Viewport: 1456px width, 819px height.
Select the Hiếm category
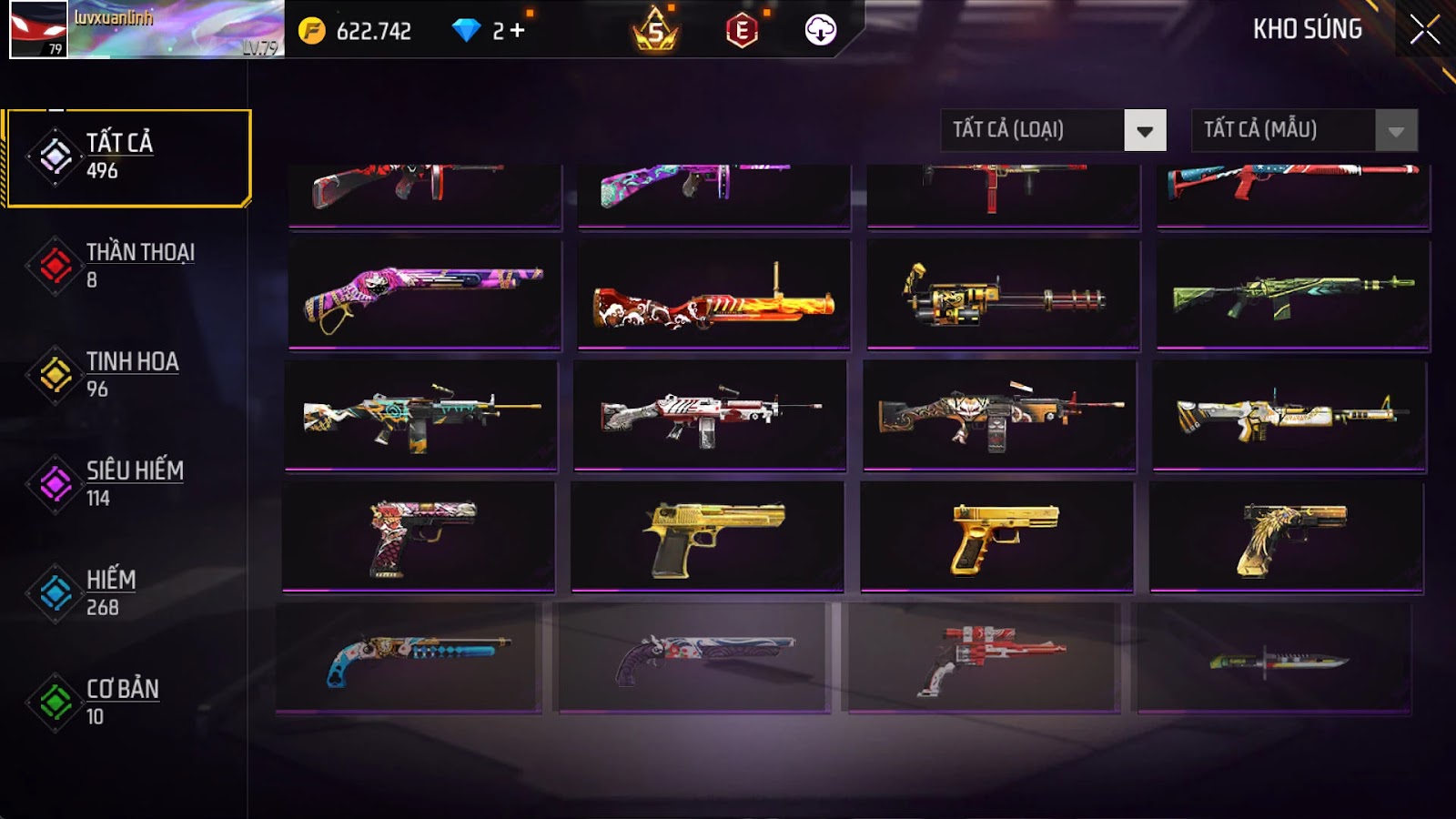pos(127,593)
